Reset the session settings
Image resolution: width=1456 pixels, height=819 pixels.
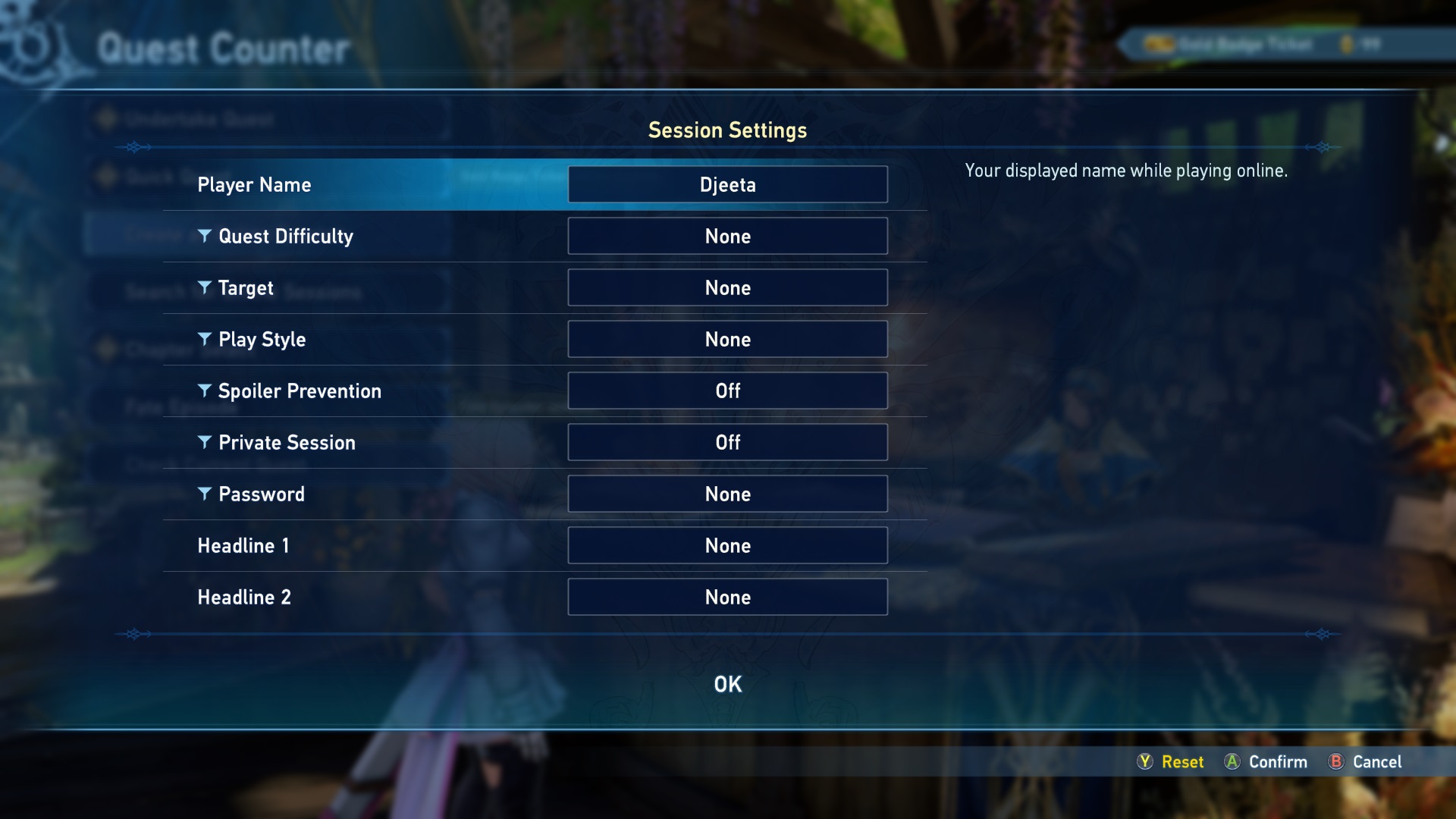[1171, 761]
